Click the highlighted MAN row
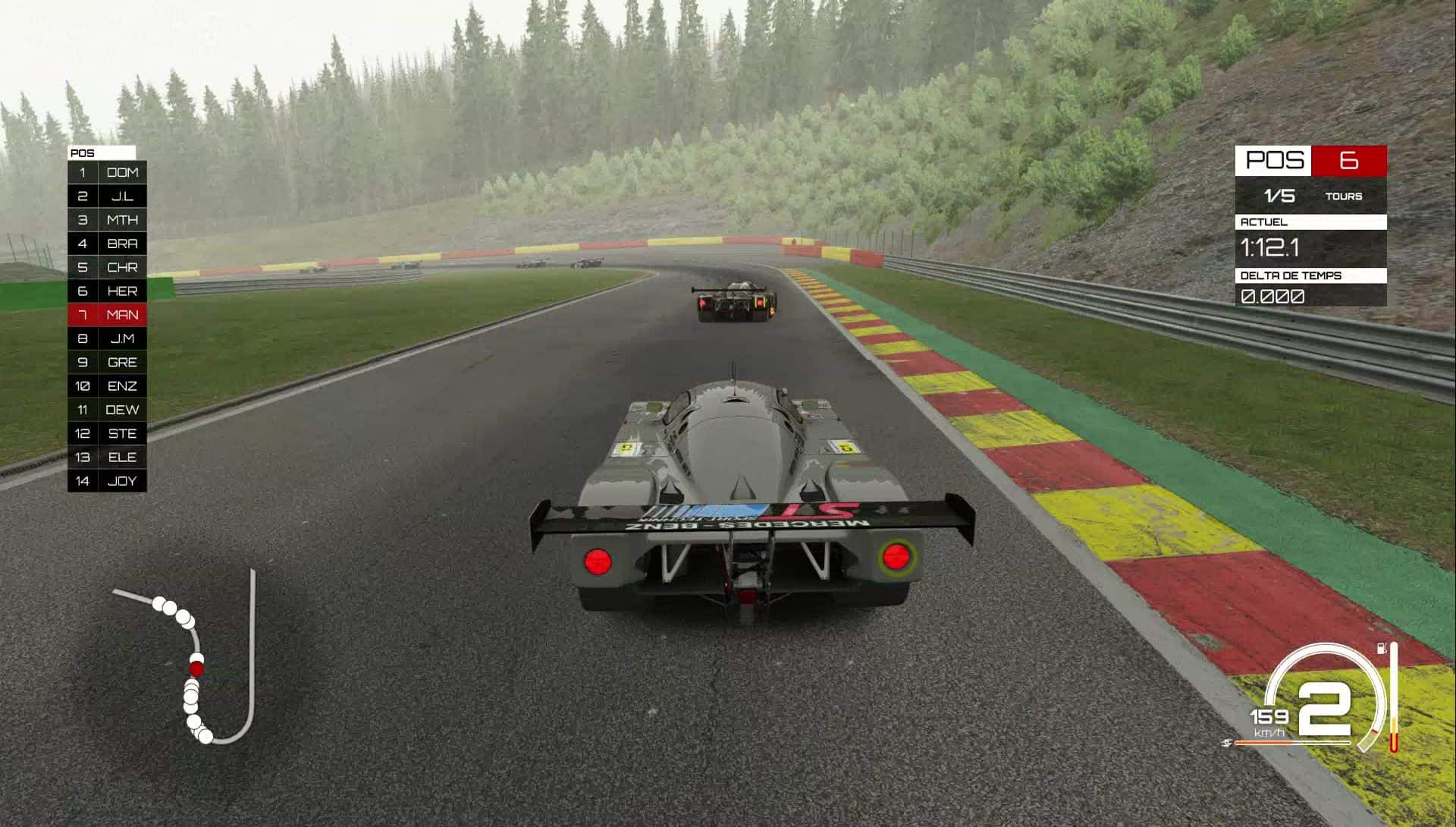Image resolution: width=1456 pixels, height=827 pixels. point(108,315)
